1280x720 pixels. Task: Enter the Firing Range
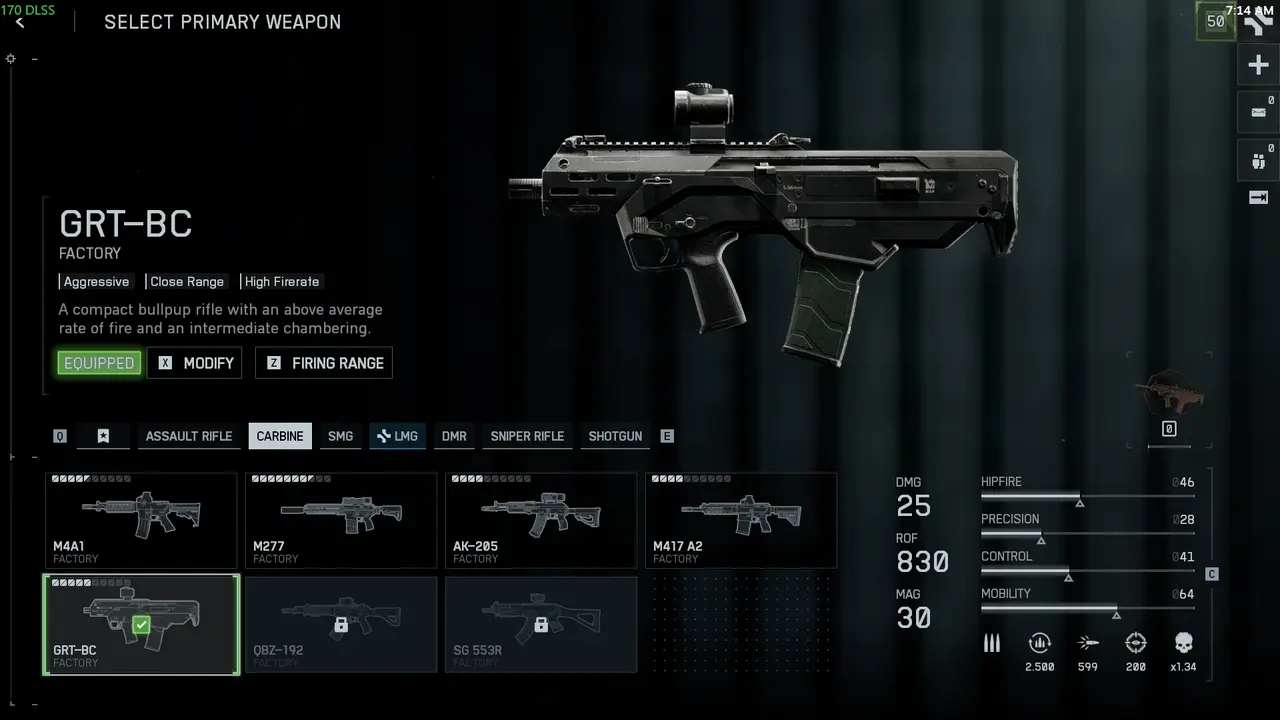(324, 363)
